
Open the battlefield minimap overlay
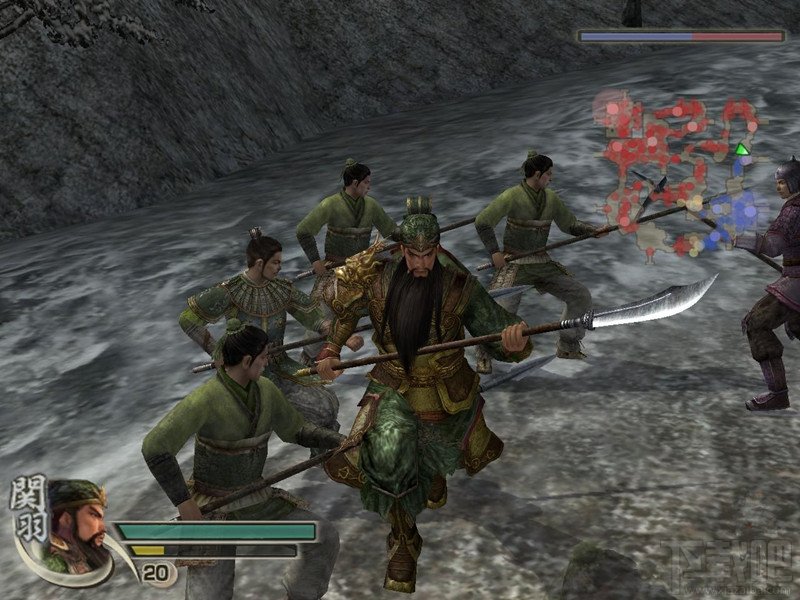click(x=680, y=170)
